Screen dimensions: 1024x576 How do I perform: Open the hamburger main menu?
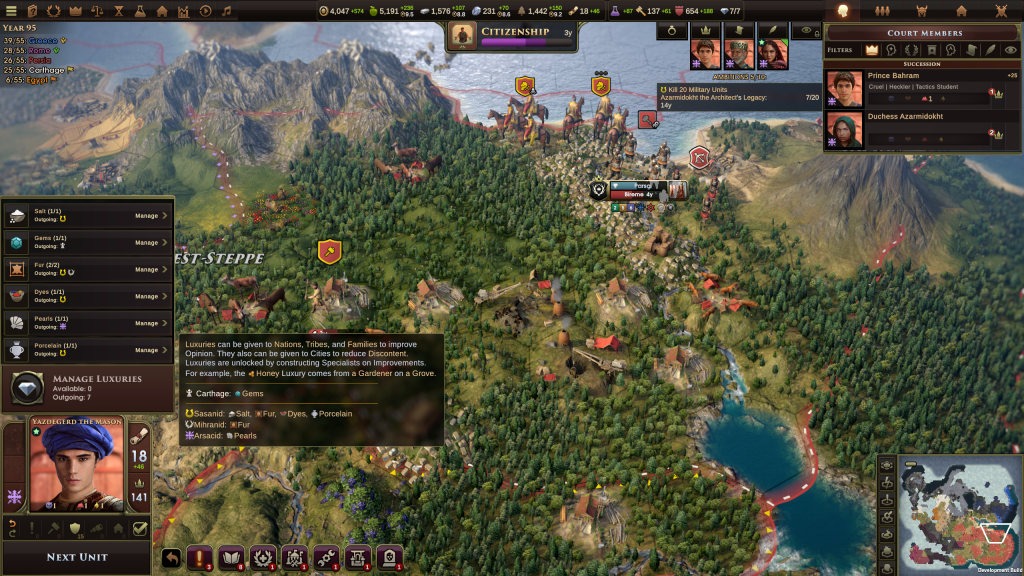pos(12,11)
